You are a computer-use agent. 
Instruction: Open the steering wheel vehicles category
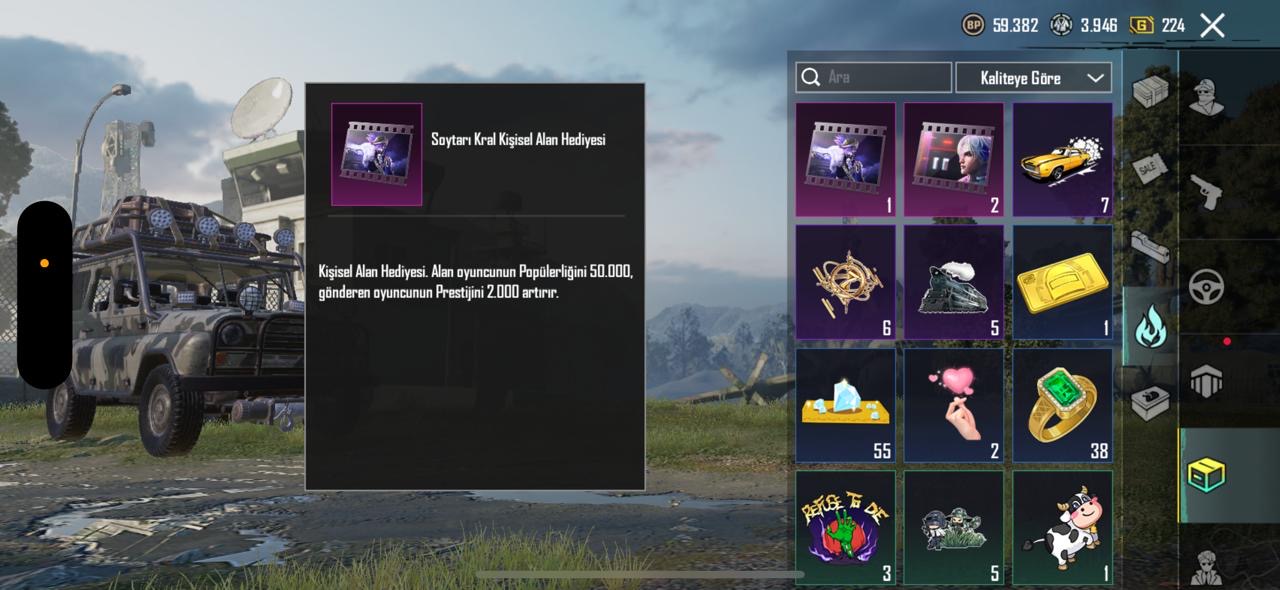(x=1208, y=287)
